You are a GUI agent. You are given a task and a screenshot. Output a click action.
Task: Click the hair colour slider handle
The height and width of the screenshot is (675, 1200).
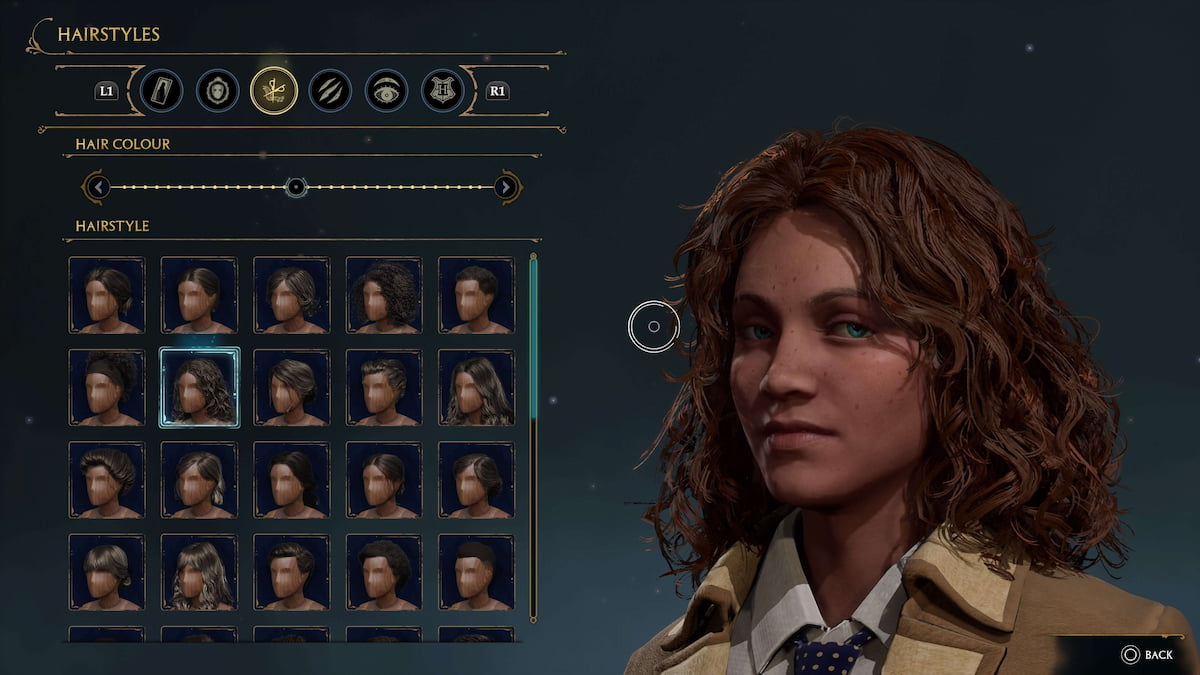[295, 187]
